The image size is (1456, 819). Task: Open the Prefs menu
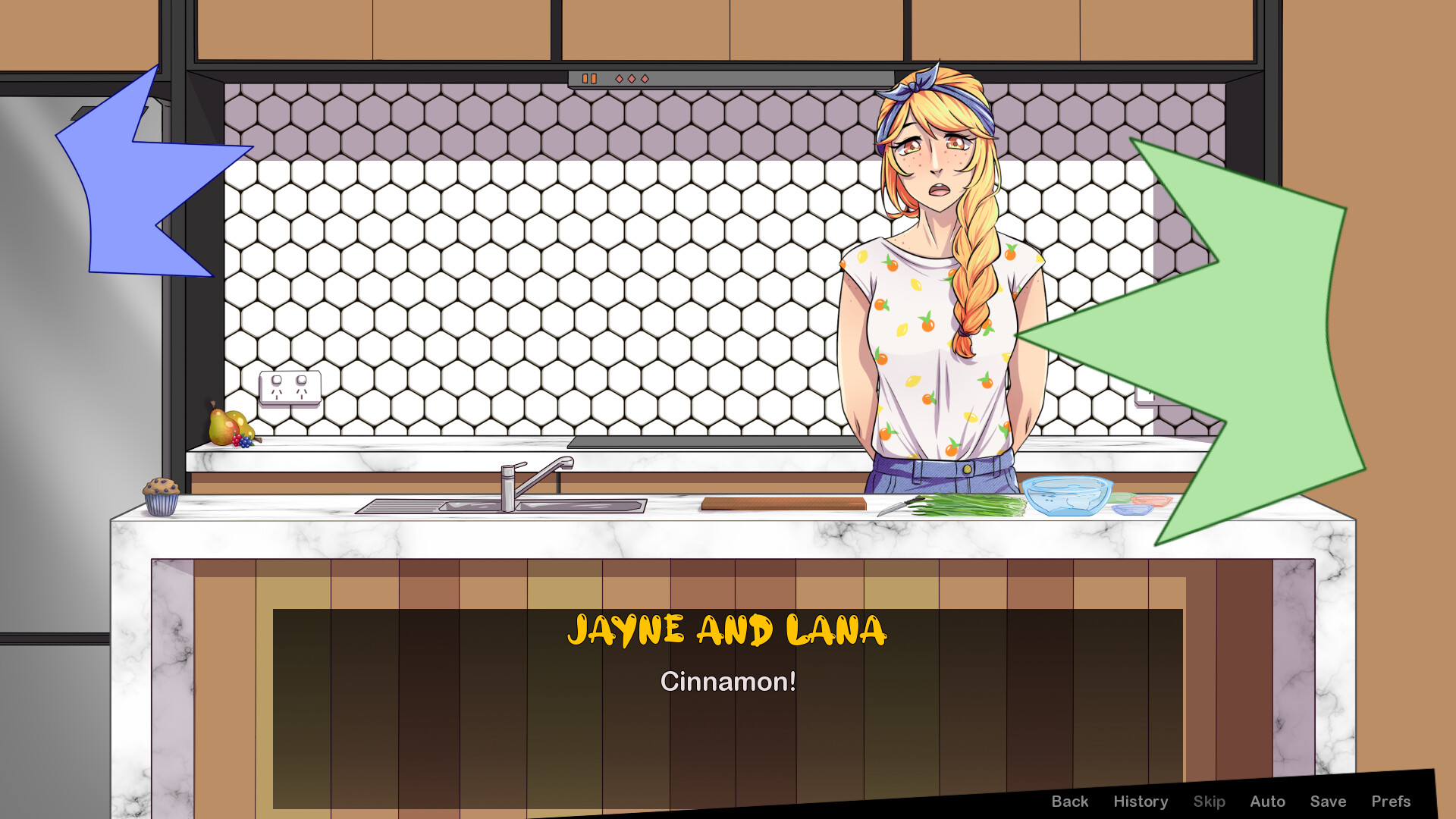[x=1392, y=801]
